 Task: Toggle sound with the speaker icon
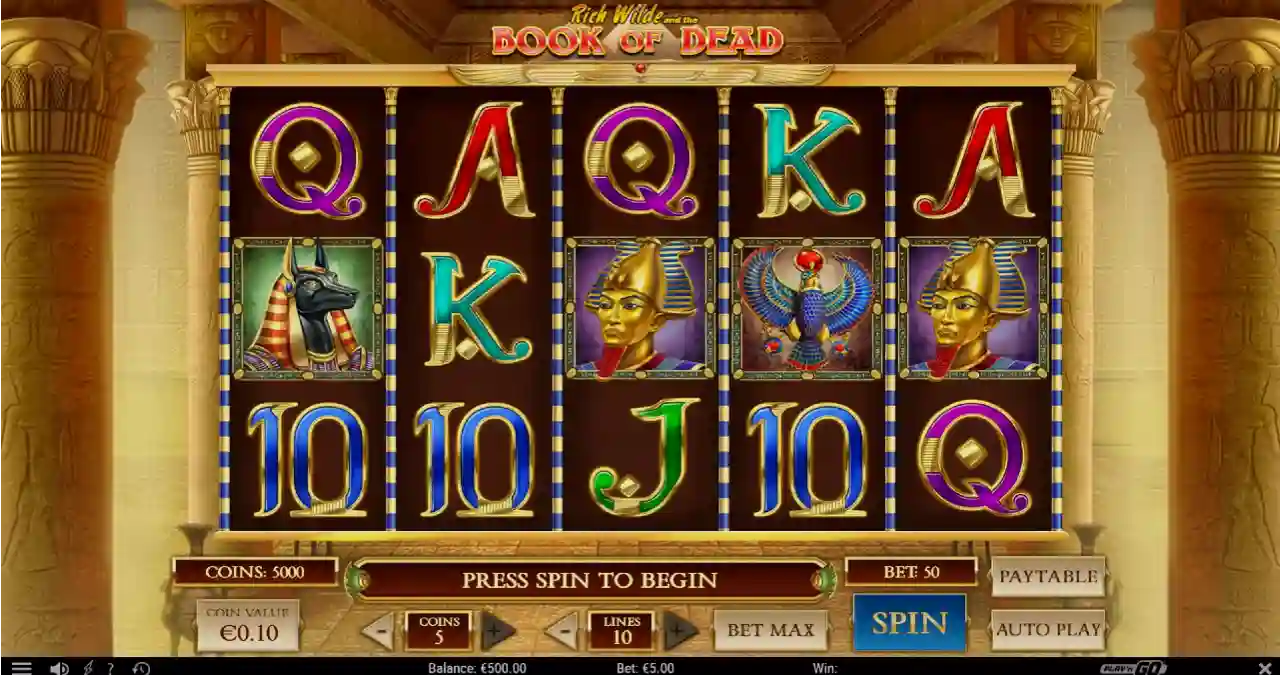[59, 668]
